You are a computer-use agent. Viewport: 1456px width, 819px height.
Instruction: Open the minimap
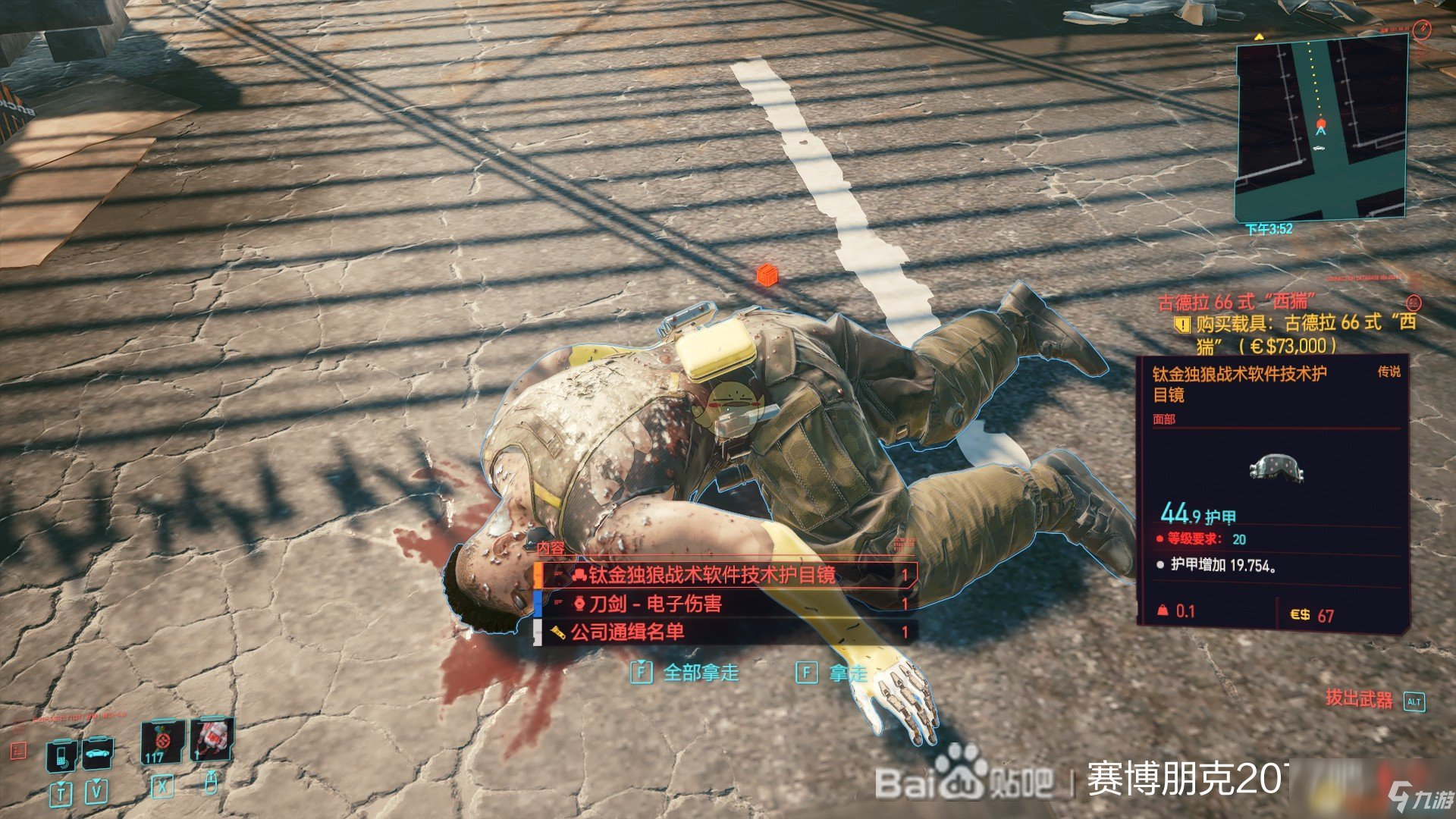[1321, 129]
